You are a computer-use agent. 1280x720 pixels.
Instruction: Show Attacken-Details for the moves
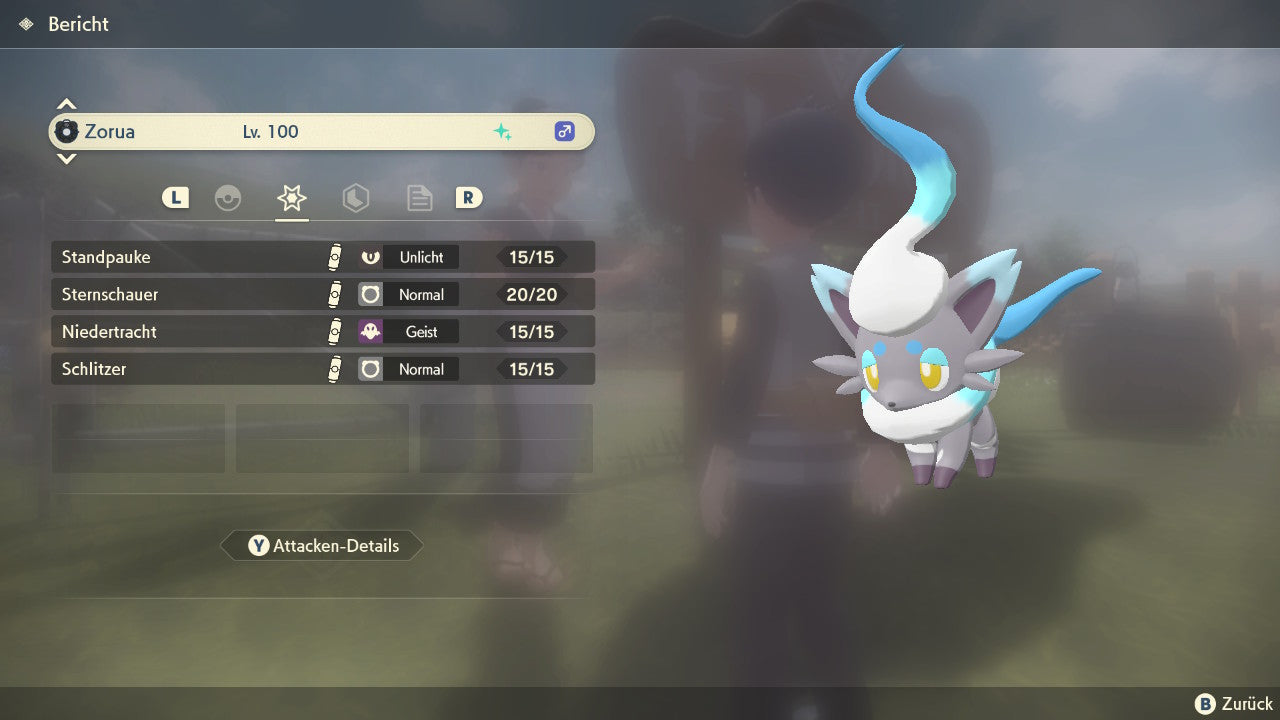click(322, 546)
